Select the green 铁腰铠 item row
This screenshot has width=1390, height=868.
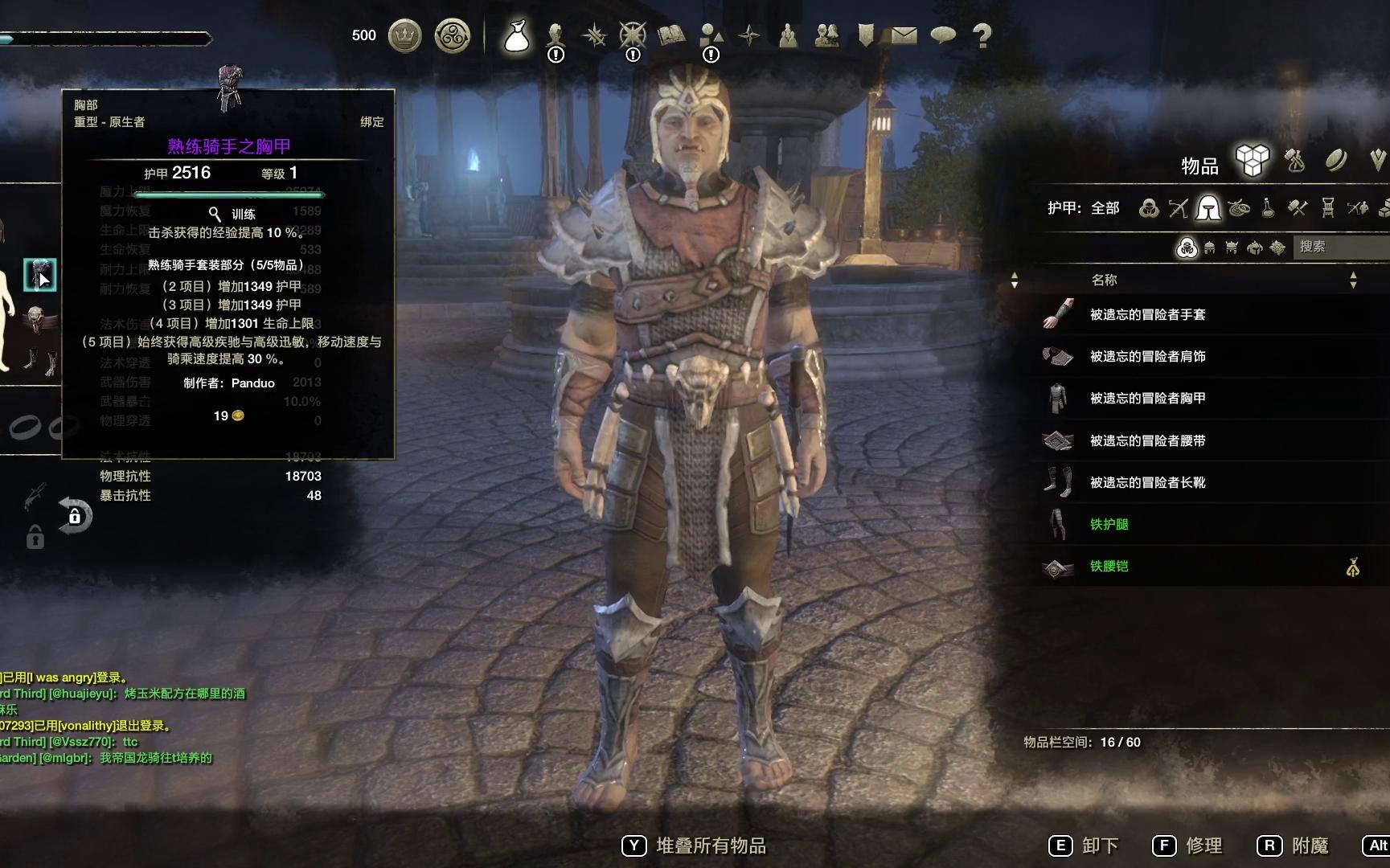click(x=1109, y=566)
